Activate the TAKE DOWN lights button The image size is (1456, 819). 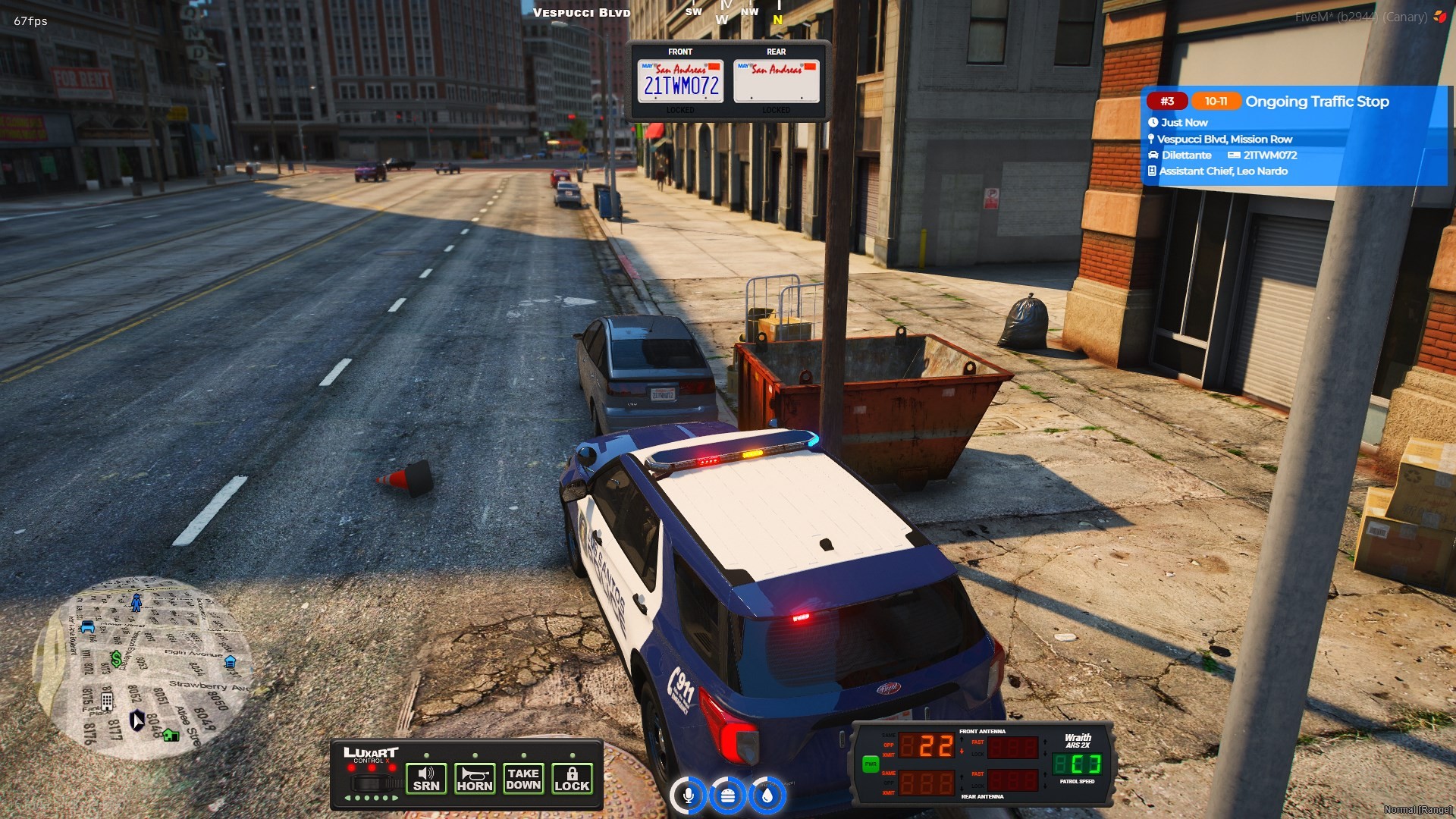pos(523,779)
